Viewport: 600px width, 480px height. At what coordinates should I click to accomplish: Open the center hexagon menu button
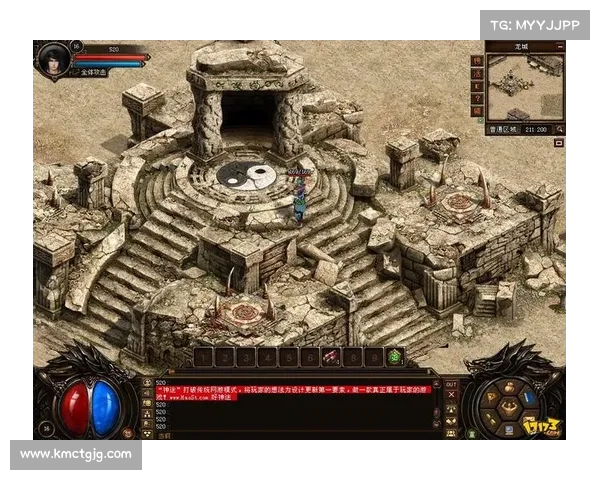509,406
